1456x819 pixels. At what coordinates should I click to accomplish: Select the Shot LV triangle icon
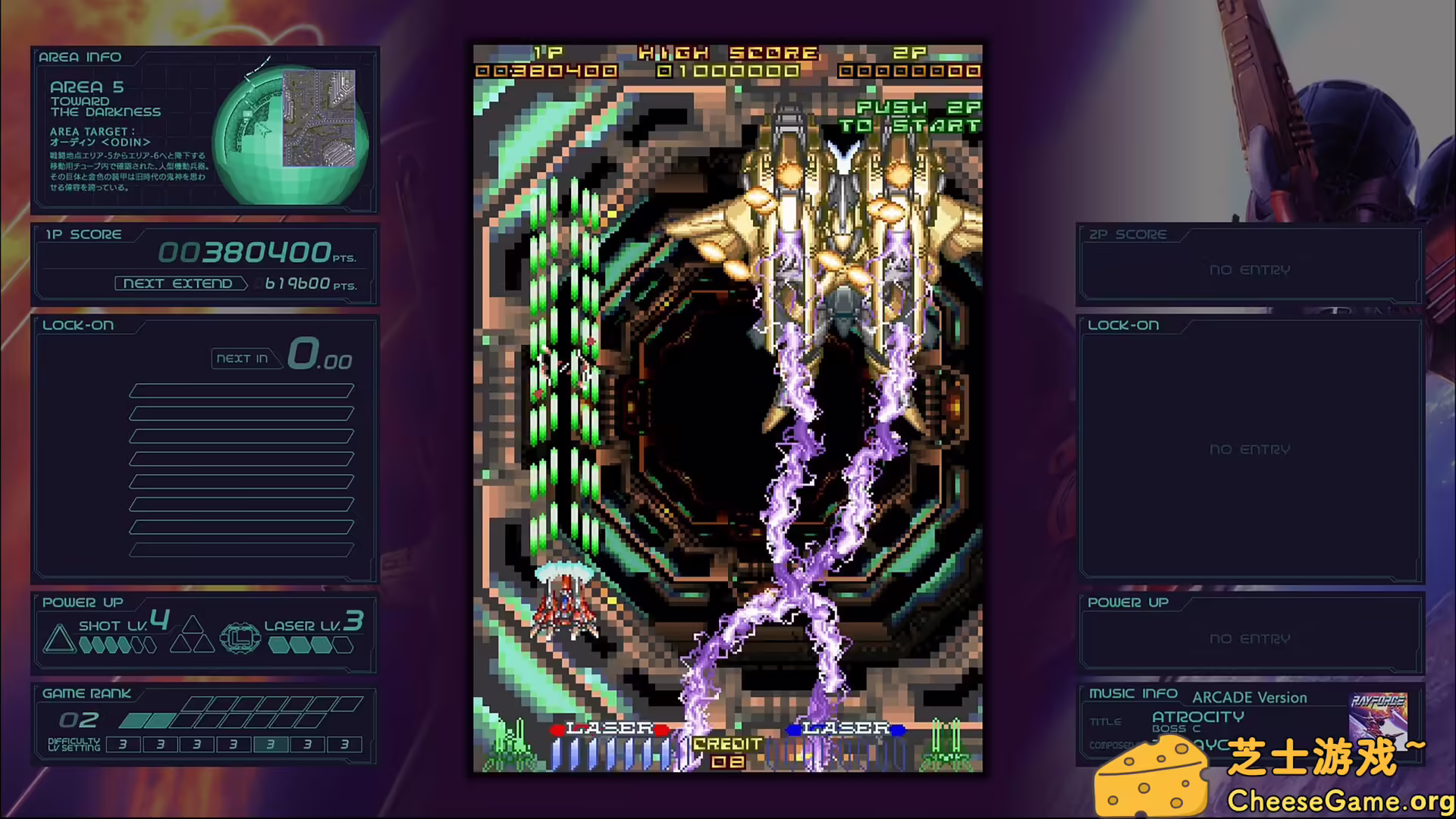[x=59, y=638]
